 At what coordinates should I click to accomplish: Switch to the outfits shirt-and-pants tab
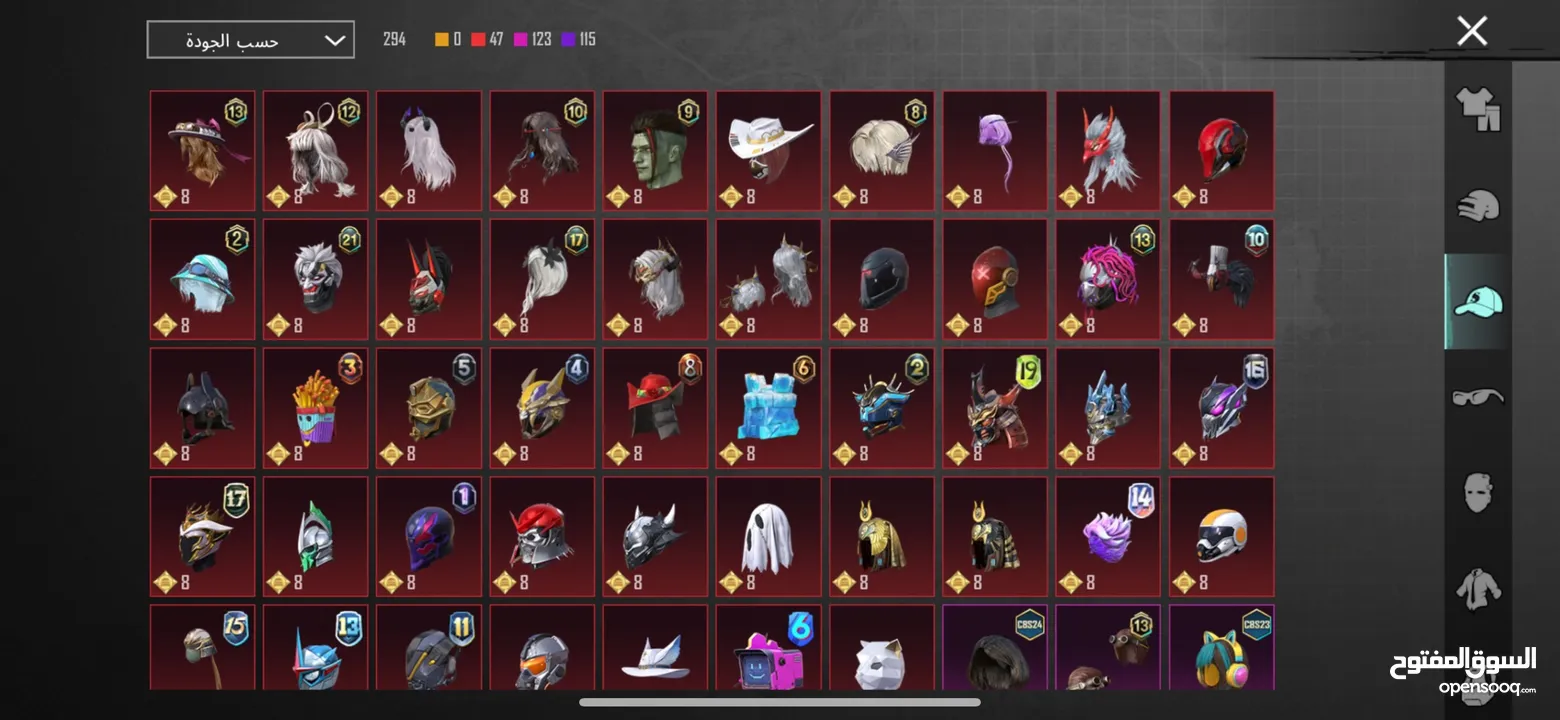click(1477, 108)
